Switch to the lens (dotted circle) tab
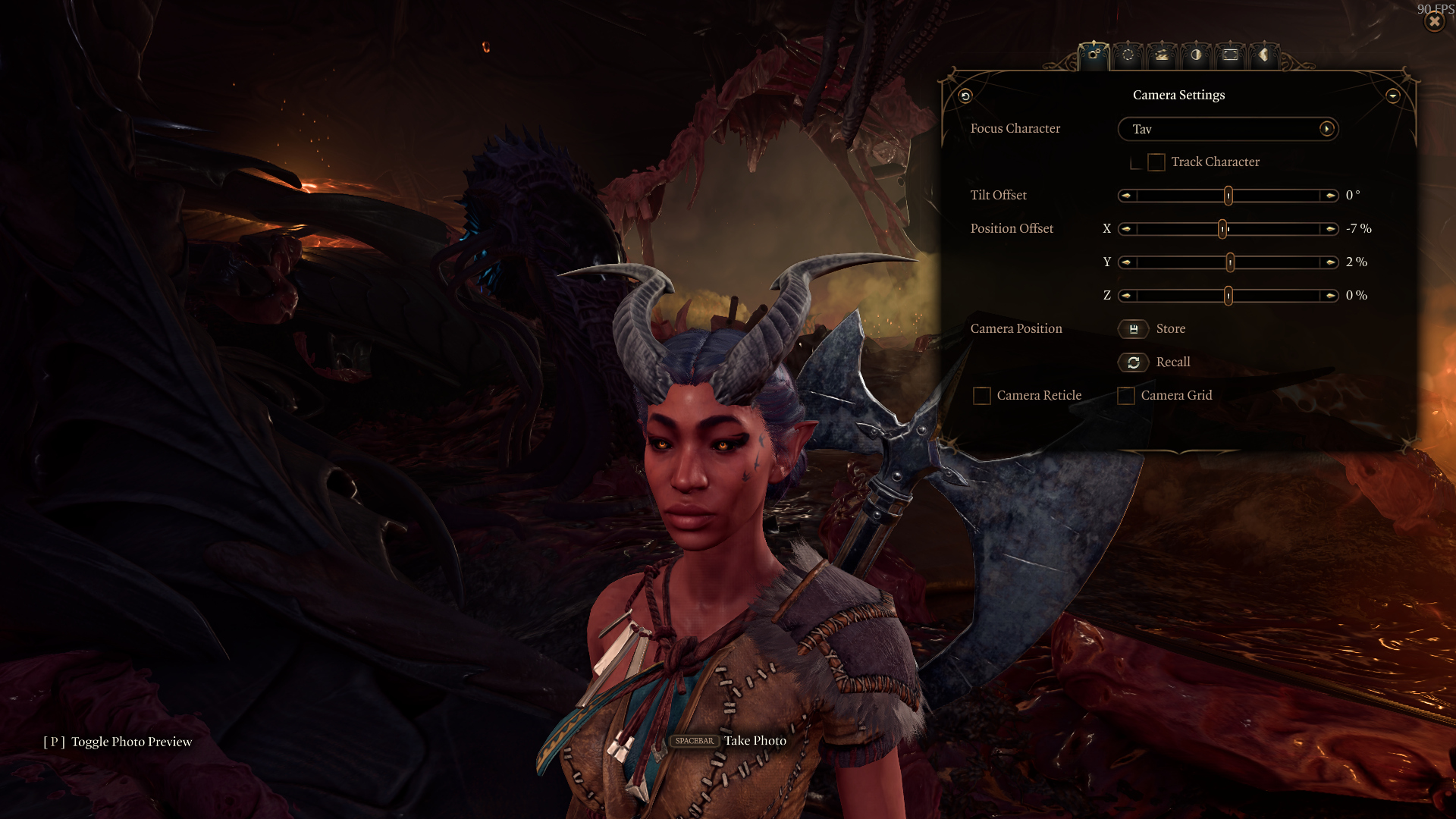The image size is (1456, 819). tap(1128, 55)
